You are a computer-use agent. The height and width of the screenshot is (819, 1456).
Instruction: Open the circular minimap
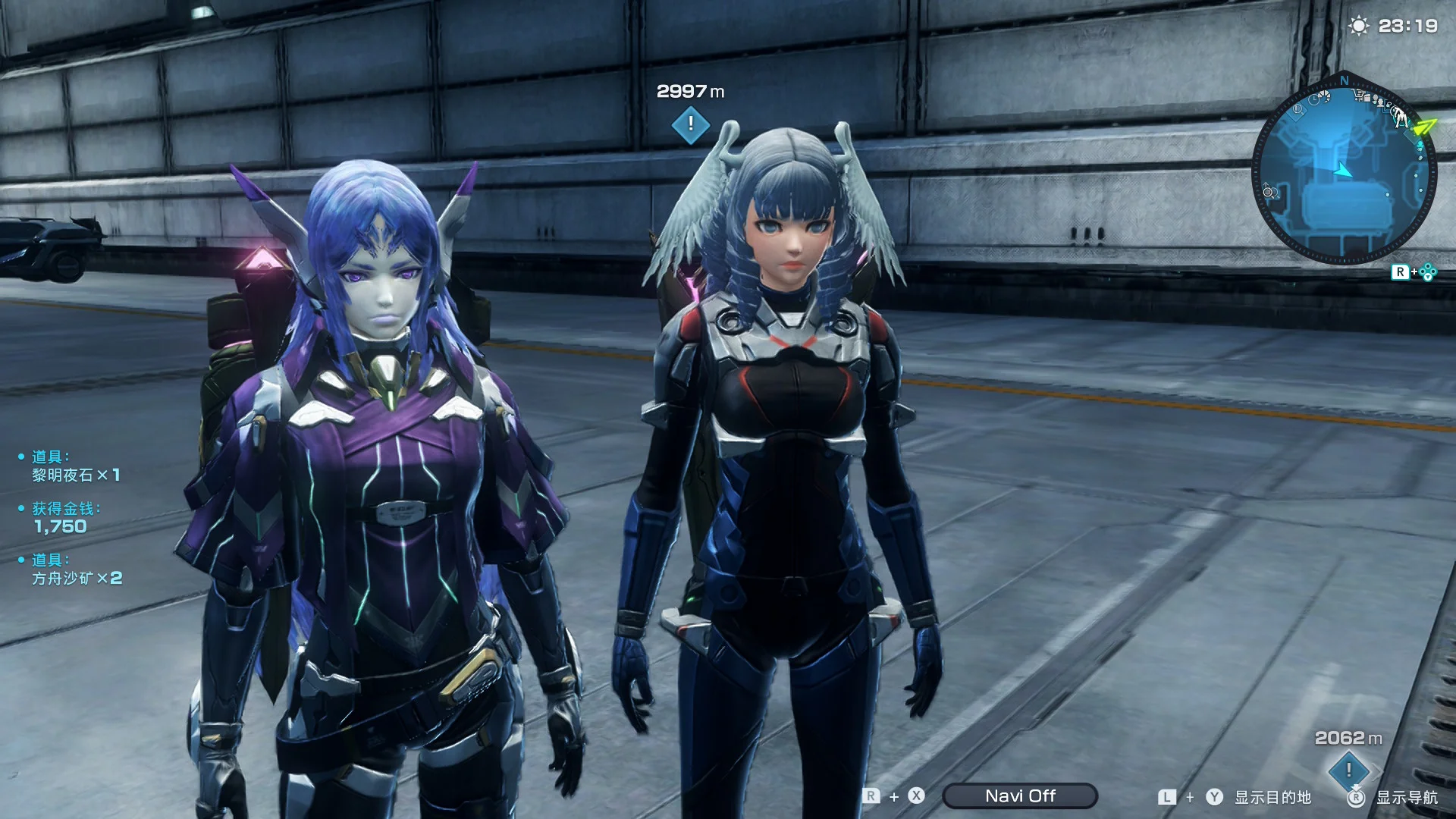tap(1343, 171)
